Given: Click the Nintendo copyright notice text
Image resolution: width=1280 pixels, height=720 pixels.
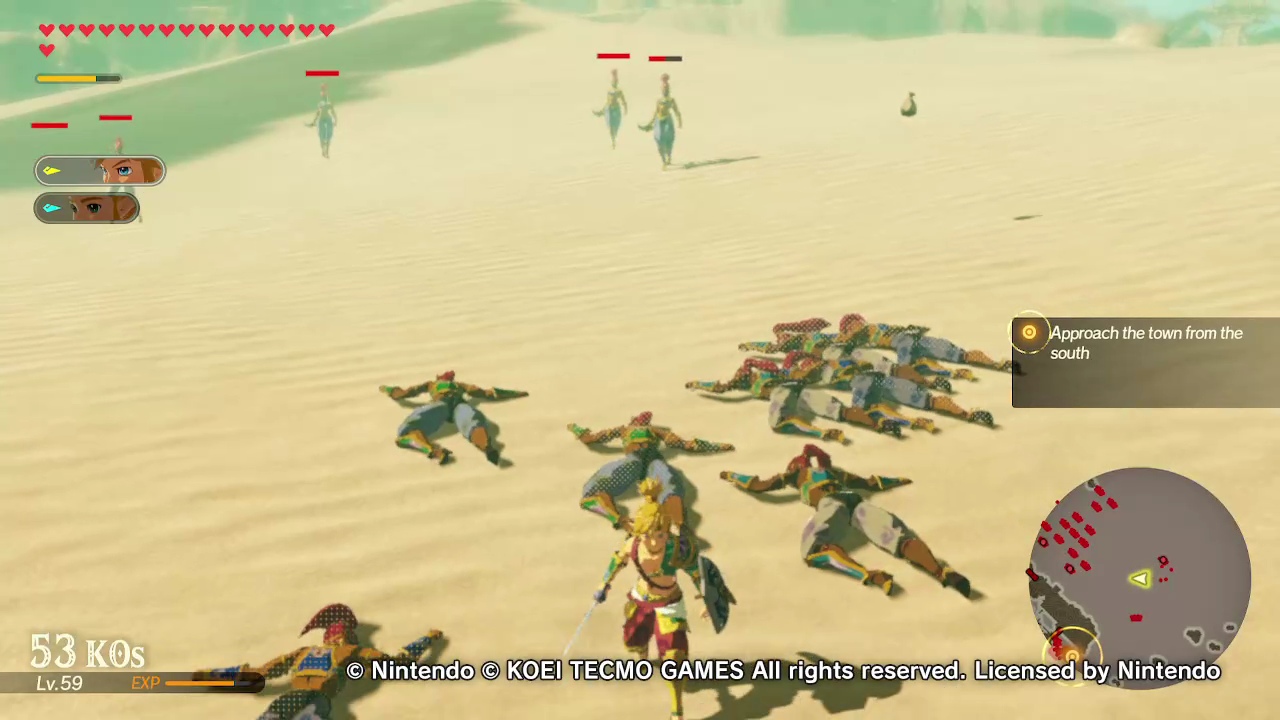Looking at the screenshot, I should coord(783,671).
